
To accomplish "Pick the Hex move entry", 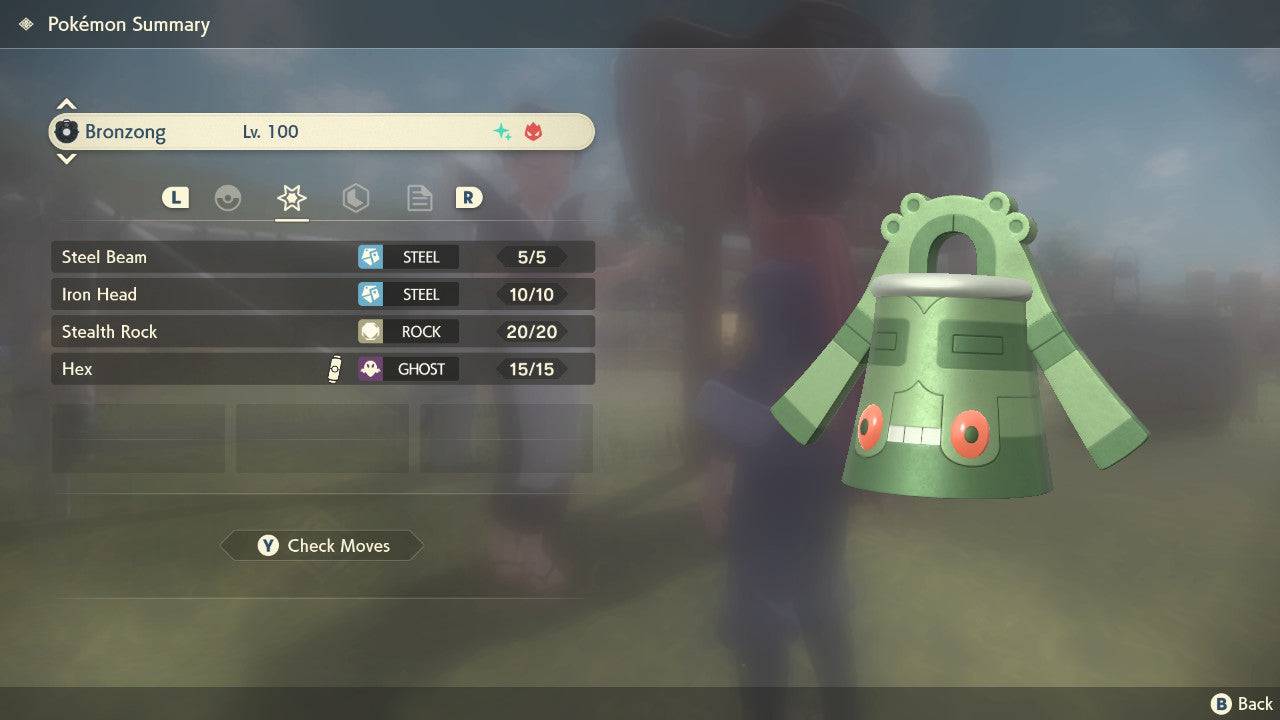I will (x=322, y=369).
